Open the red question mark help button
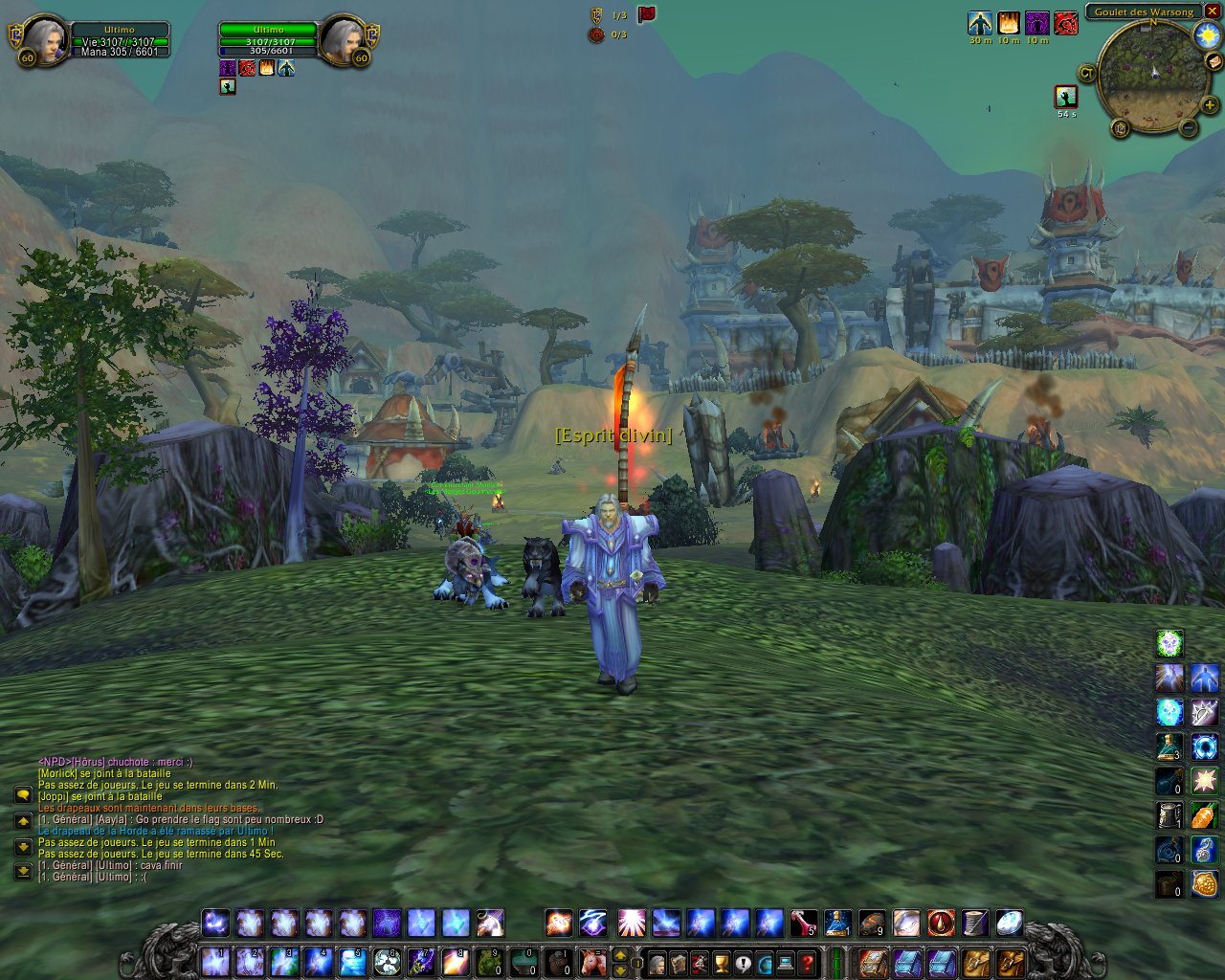The height and width of the screenshot is (980, 1225). click(x=808, y=962)
